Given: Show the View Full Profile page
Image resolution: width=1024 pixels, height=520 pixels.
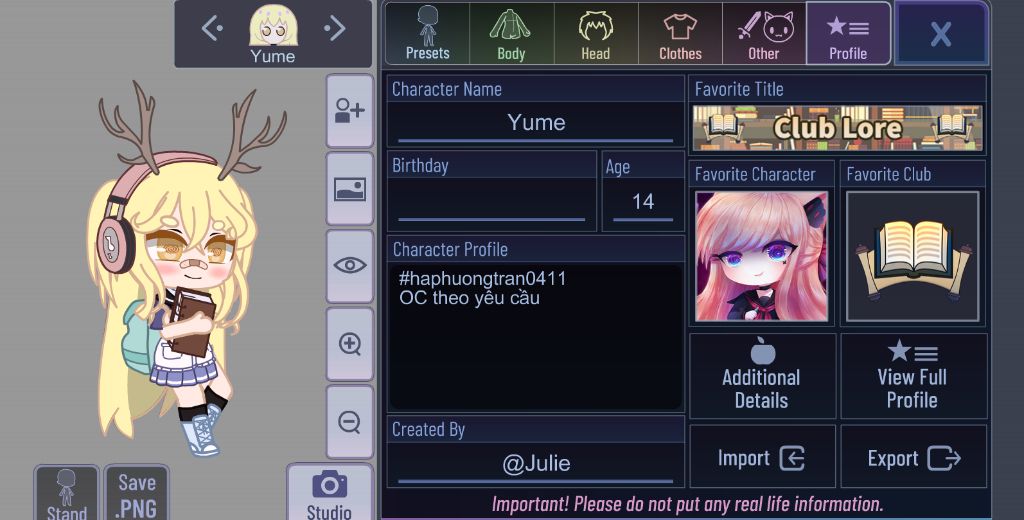Looking at the screenshot, I should [913, 376].
